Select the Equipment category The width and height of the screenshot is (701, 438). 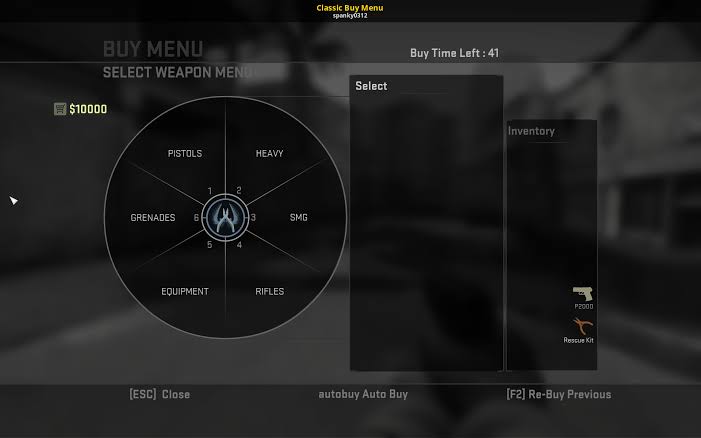tap(185, 292)
